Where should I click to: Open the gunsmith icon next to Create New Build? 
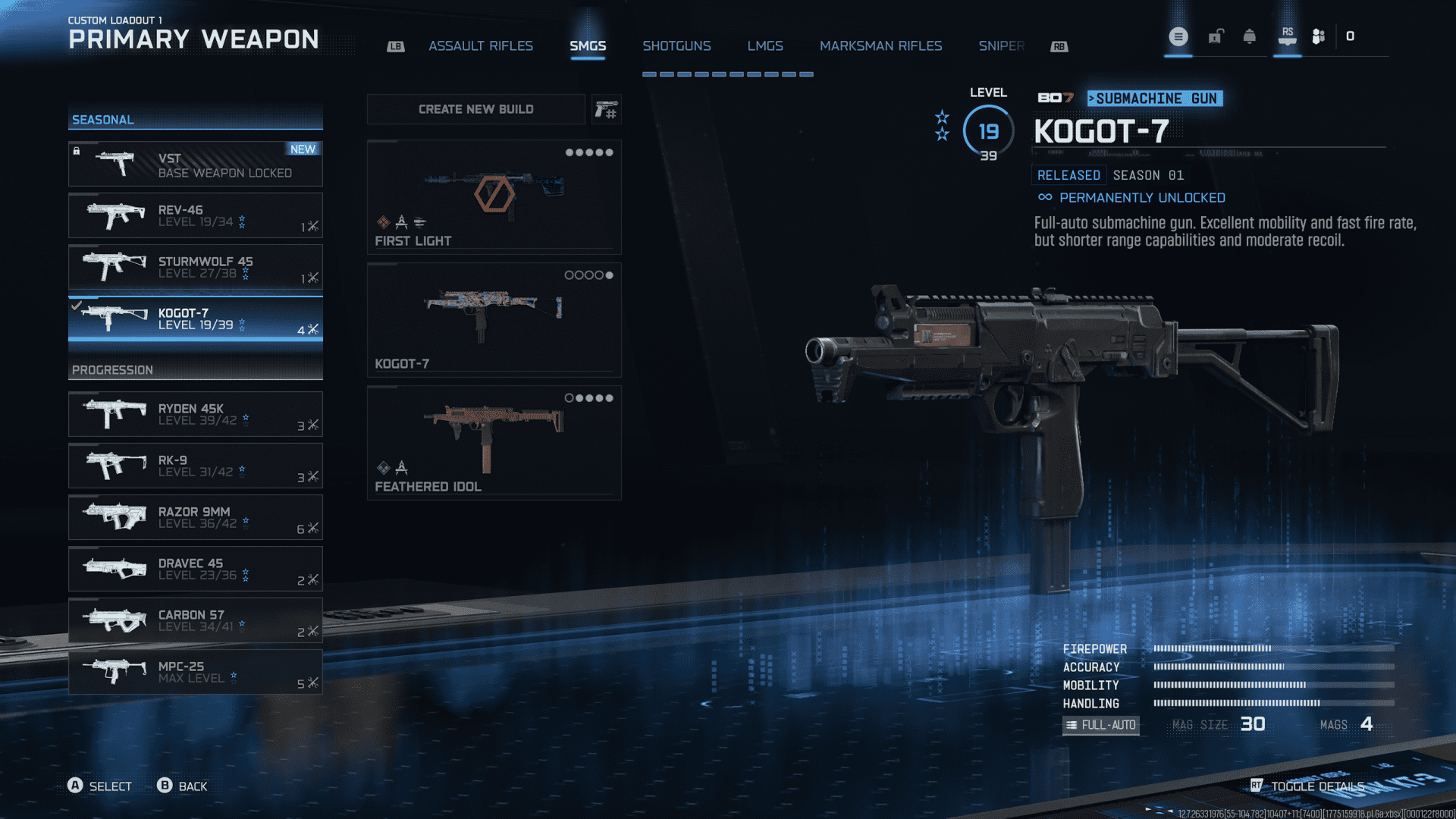click(606, 110)
